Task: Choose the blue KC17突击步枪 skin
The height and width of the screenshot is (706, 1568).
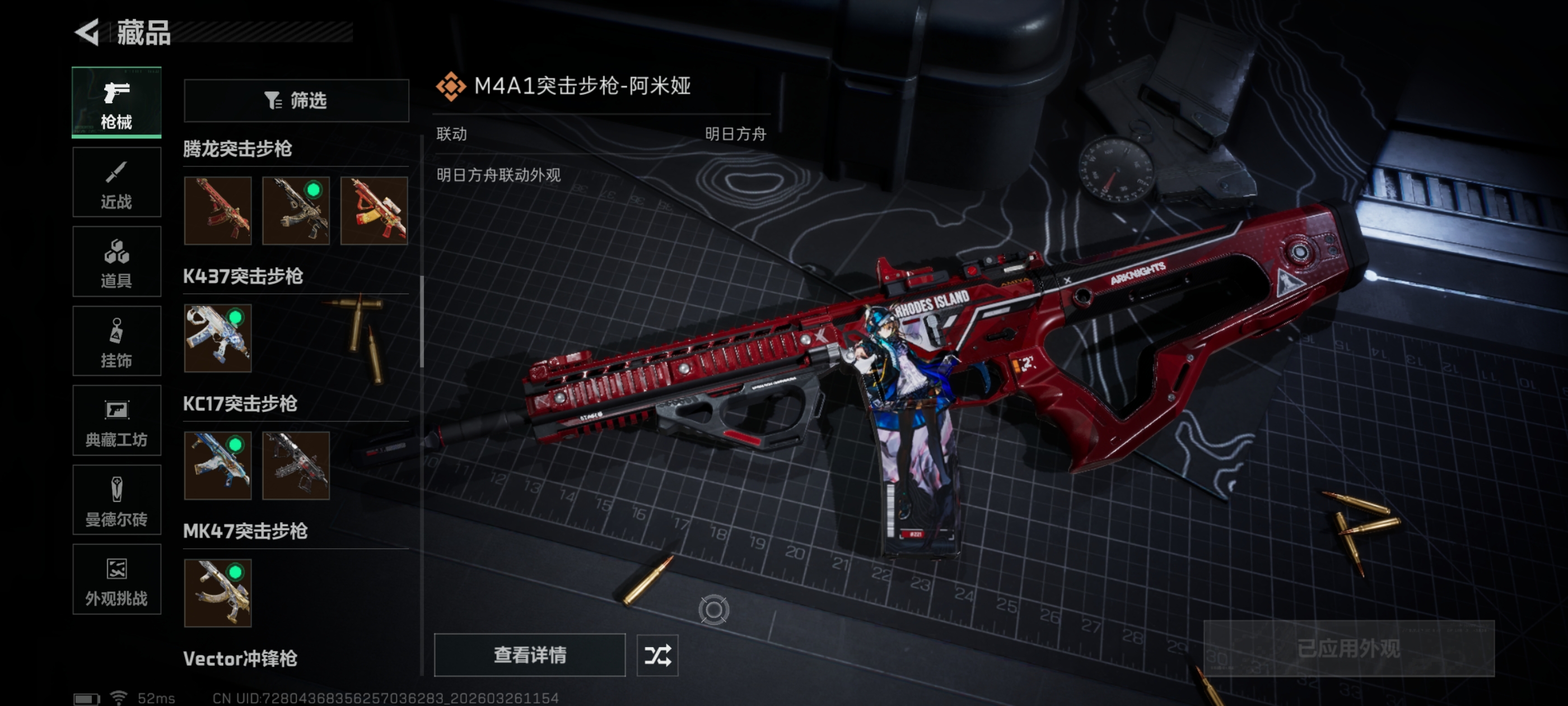Action: pos(218,466)
